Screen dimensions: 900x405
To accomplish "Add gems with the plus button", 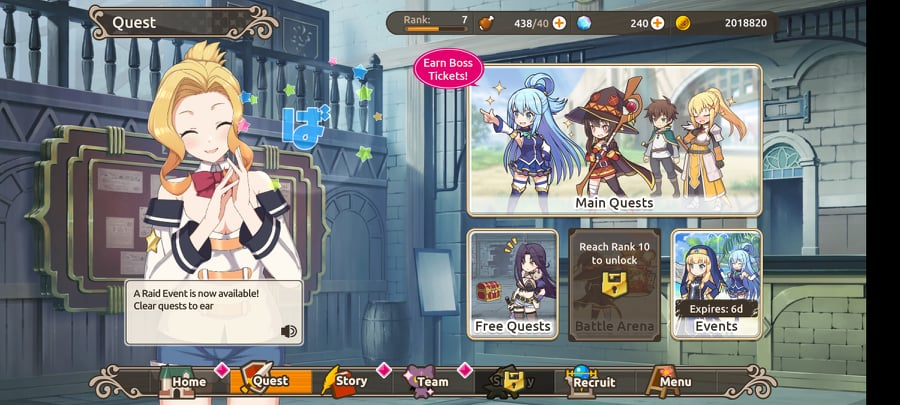I will coord(657,23).
